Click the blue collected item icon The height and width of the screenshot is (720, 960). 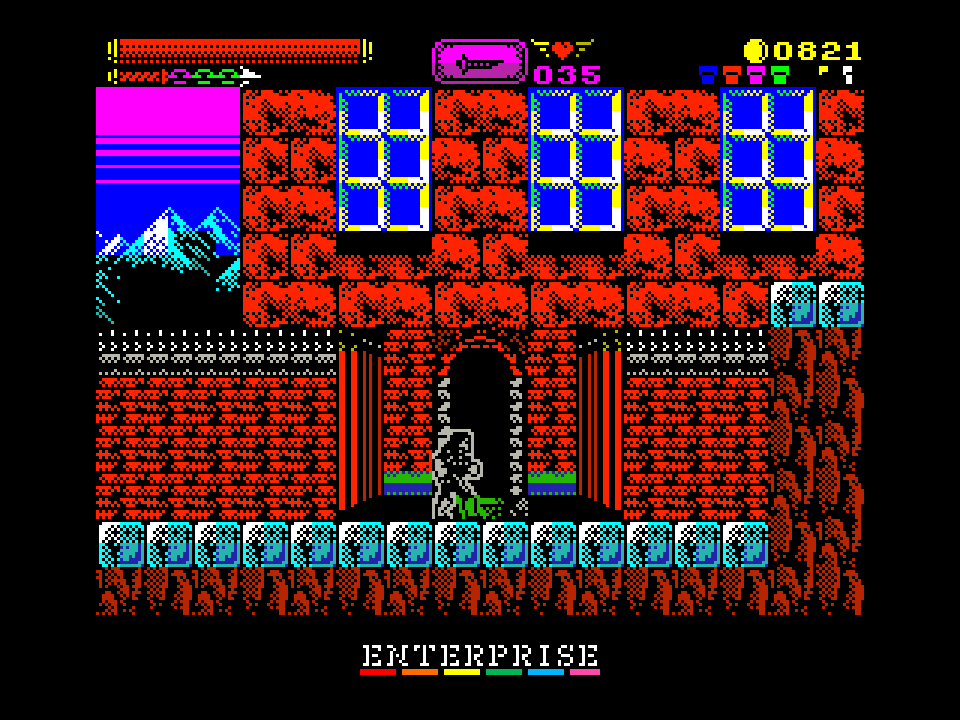point(708,74)
